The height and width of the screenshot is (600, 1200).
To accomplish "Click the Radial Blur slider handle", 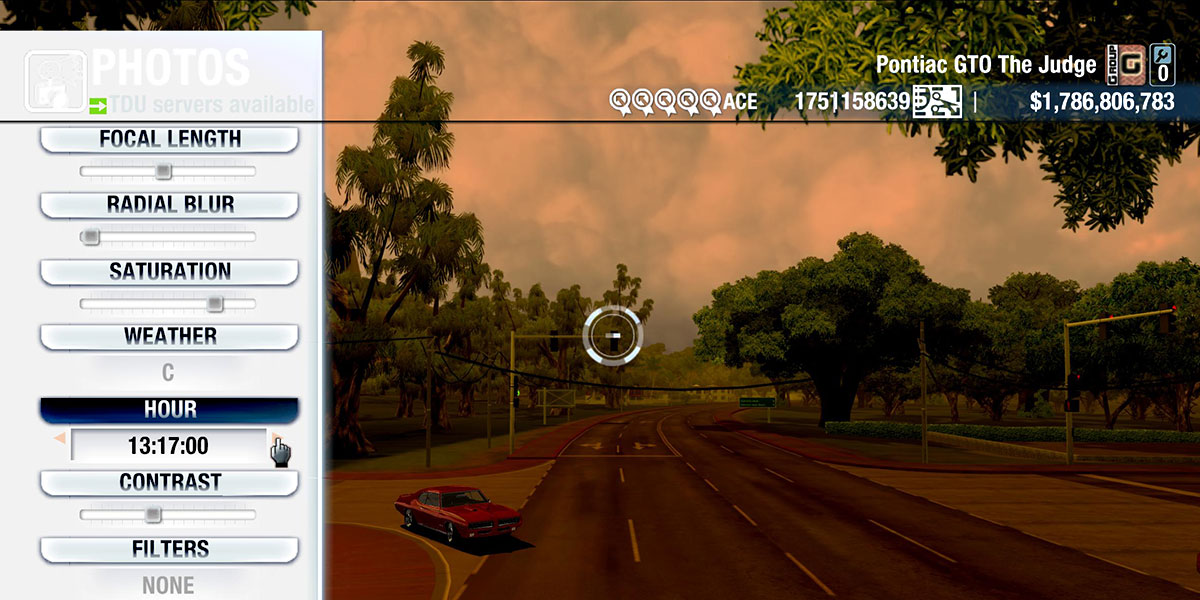I will [x=91, y=237].
